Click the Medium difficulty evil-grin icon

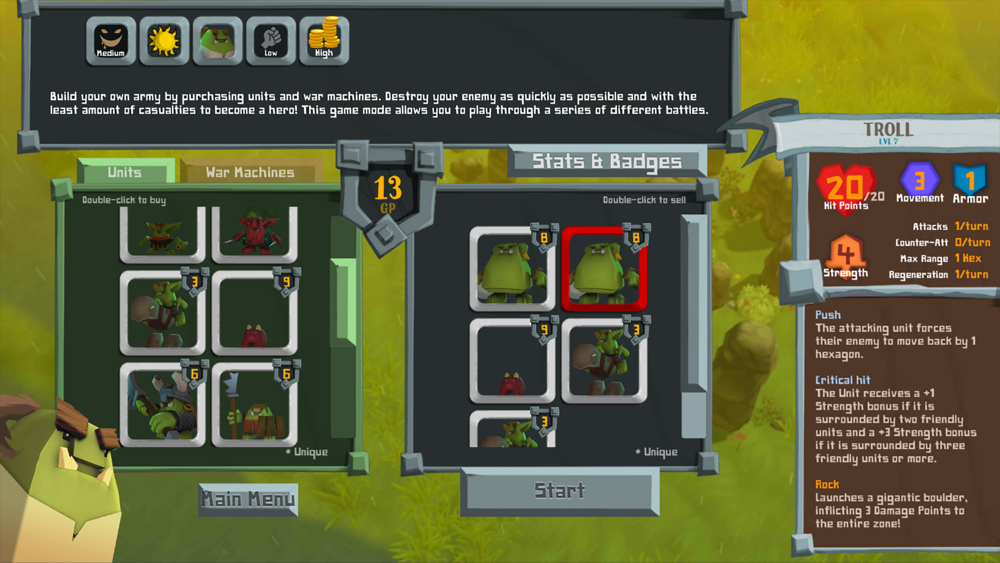tap(111, 41)
